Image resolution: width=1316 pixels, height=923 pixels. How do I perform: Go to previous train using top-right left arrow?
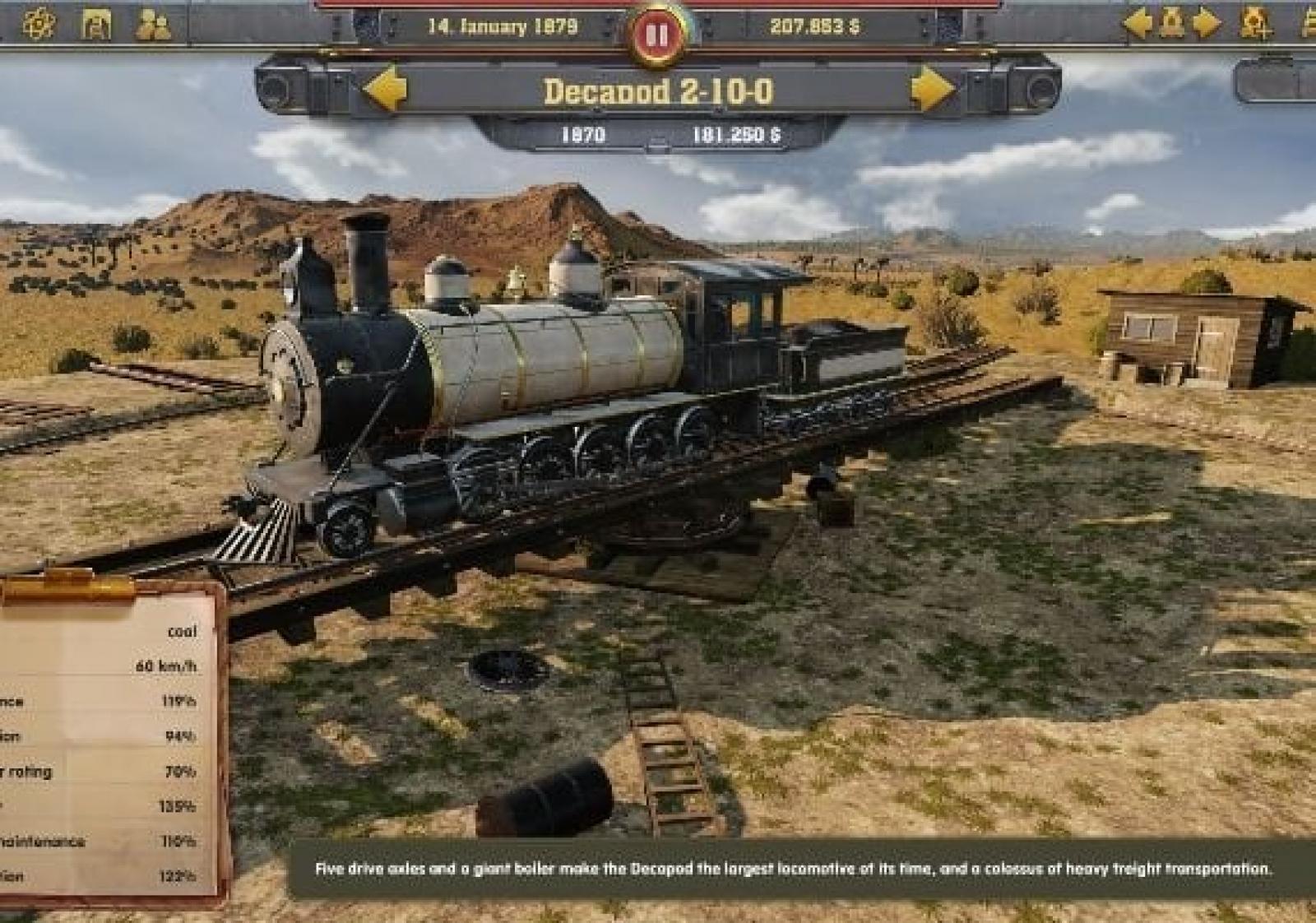[x=1138, y=23]
